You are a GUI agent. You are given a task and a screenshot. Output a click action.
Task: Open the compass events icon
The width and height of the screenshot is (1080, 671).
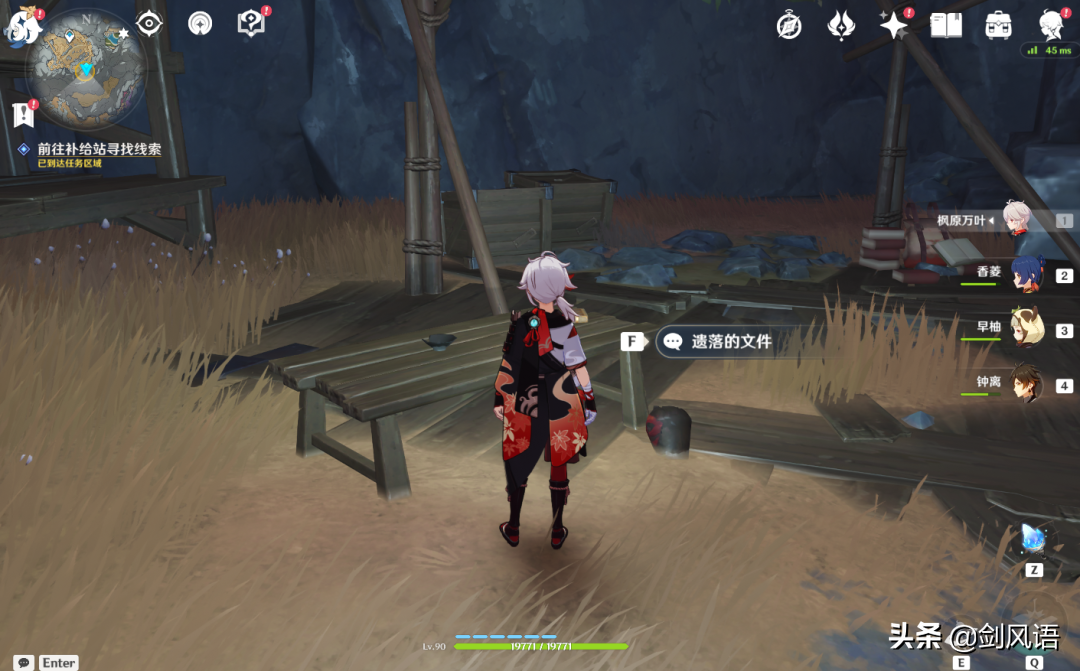[x=789, y=26]
